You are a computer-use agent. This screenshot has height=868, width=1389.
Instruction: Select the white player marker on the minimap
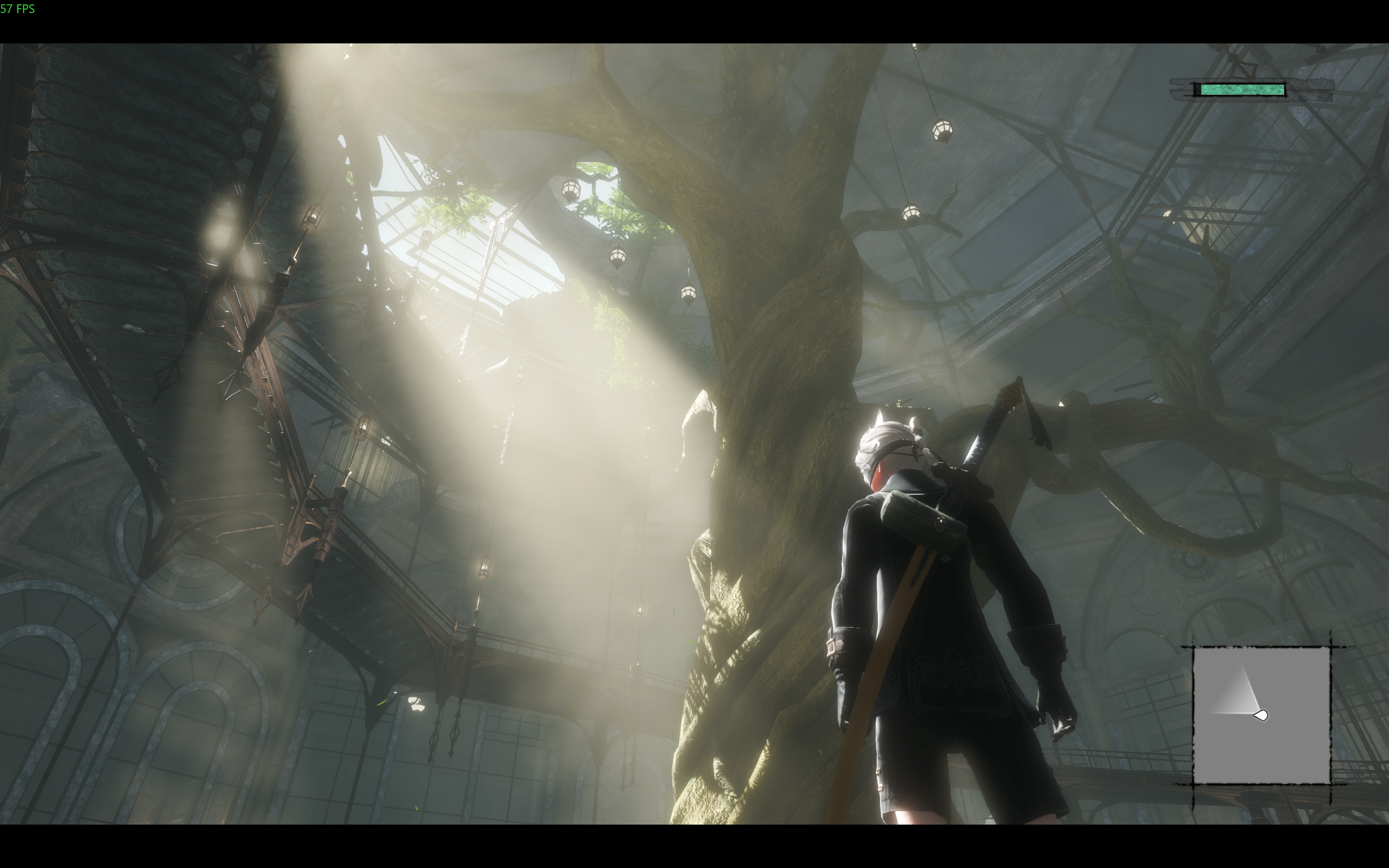pos(1260,716)
